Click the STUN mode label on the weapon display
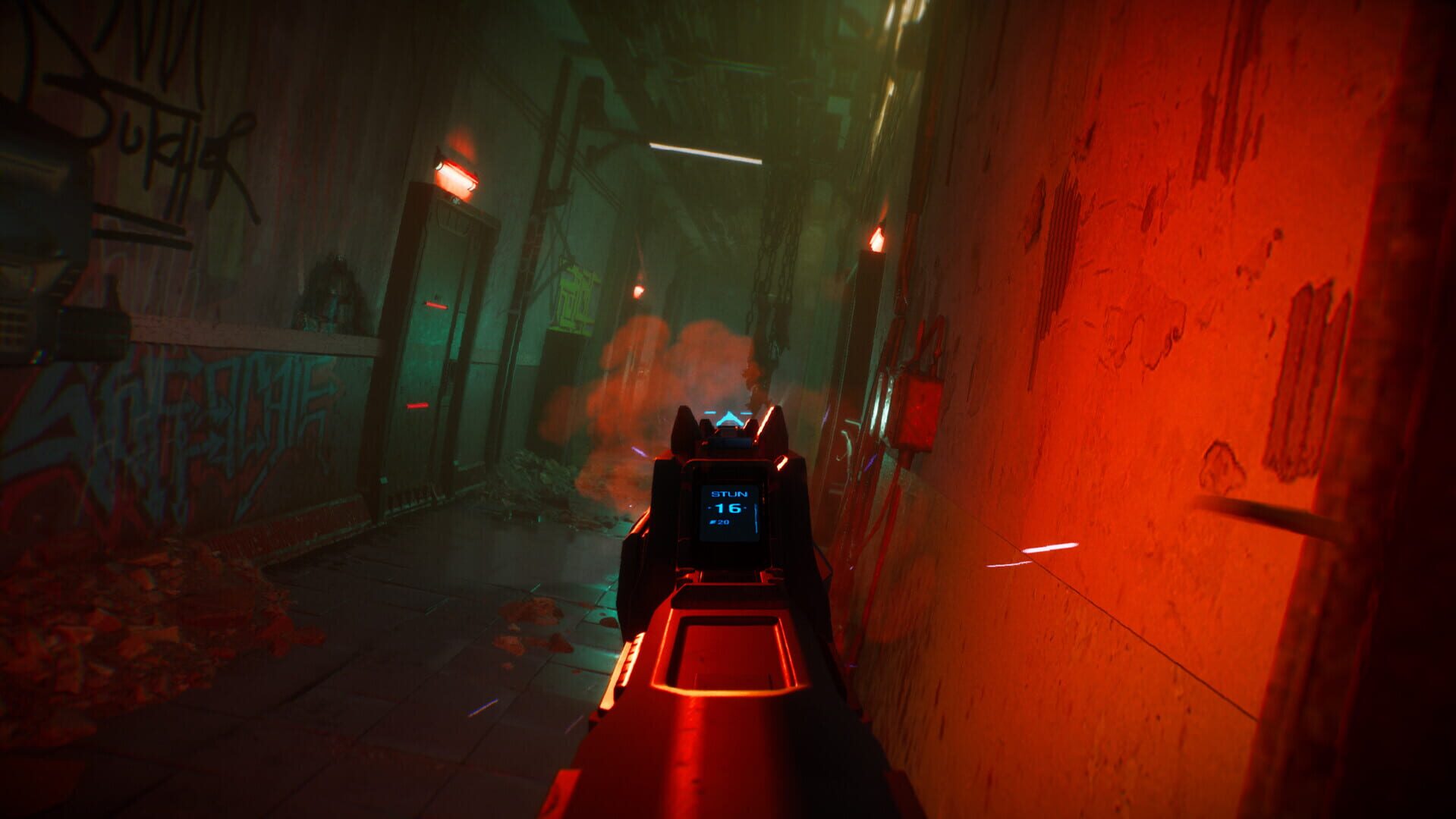The width and height of the screenshot is (1456, 819). [x=730, y=493]
